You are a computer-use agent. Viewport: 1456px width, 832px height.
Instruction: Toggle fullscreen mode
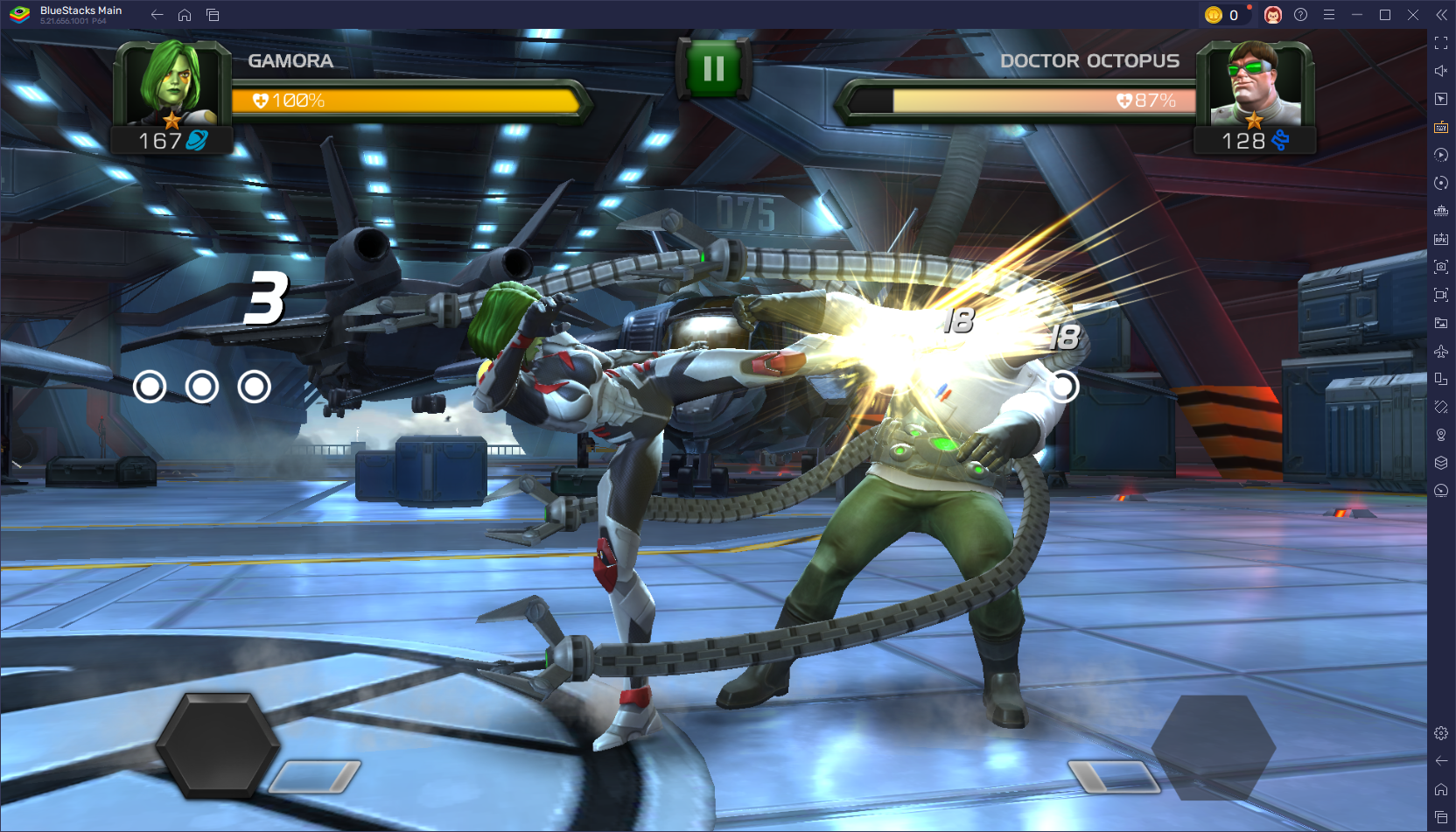[1441, 42]
